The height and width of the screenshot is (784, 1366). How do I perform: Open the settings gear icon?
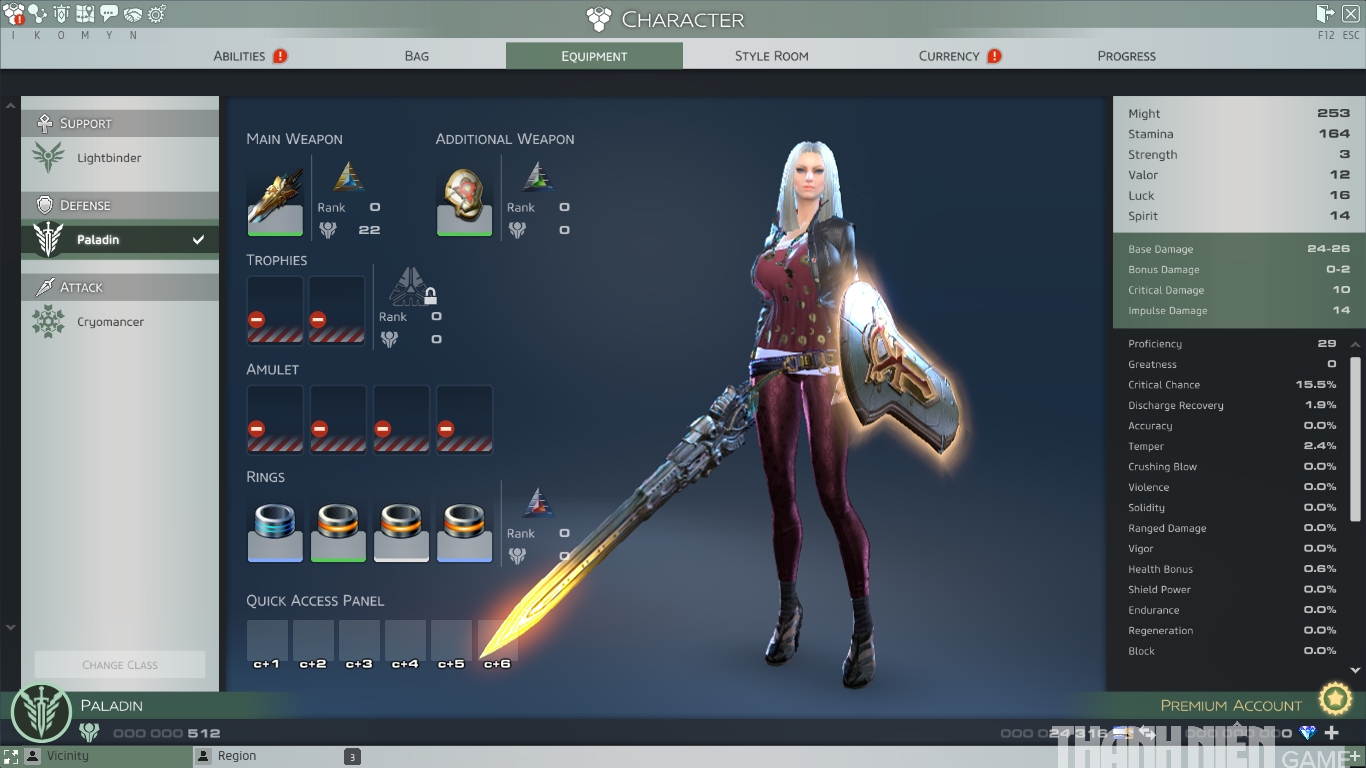[x=156, y=13]
